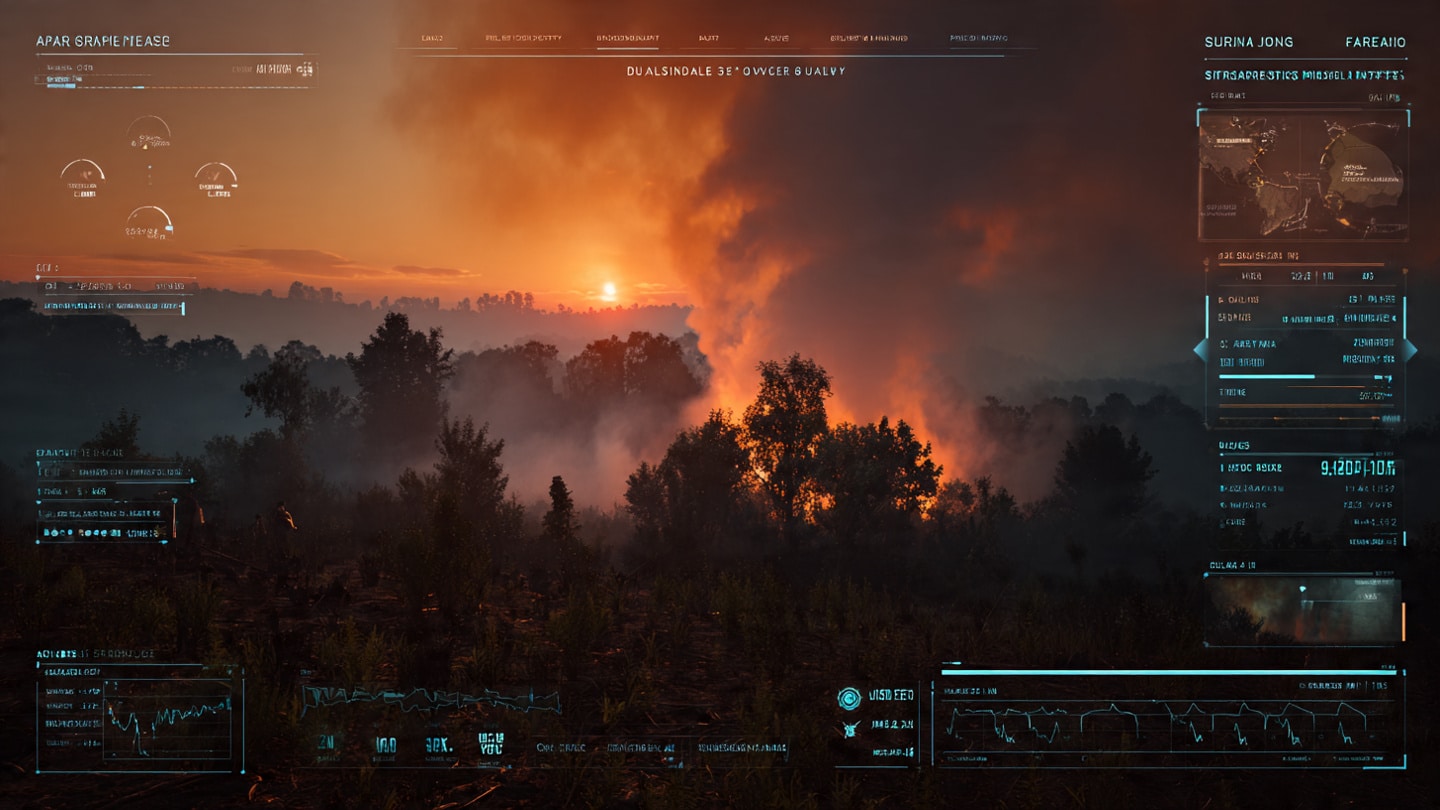Click the left arrow on the stats panel

coord(1200,350)
